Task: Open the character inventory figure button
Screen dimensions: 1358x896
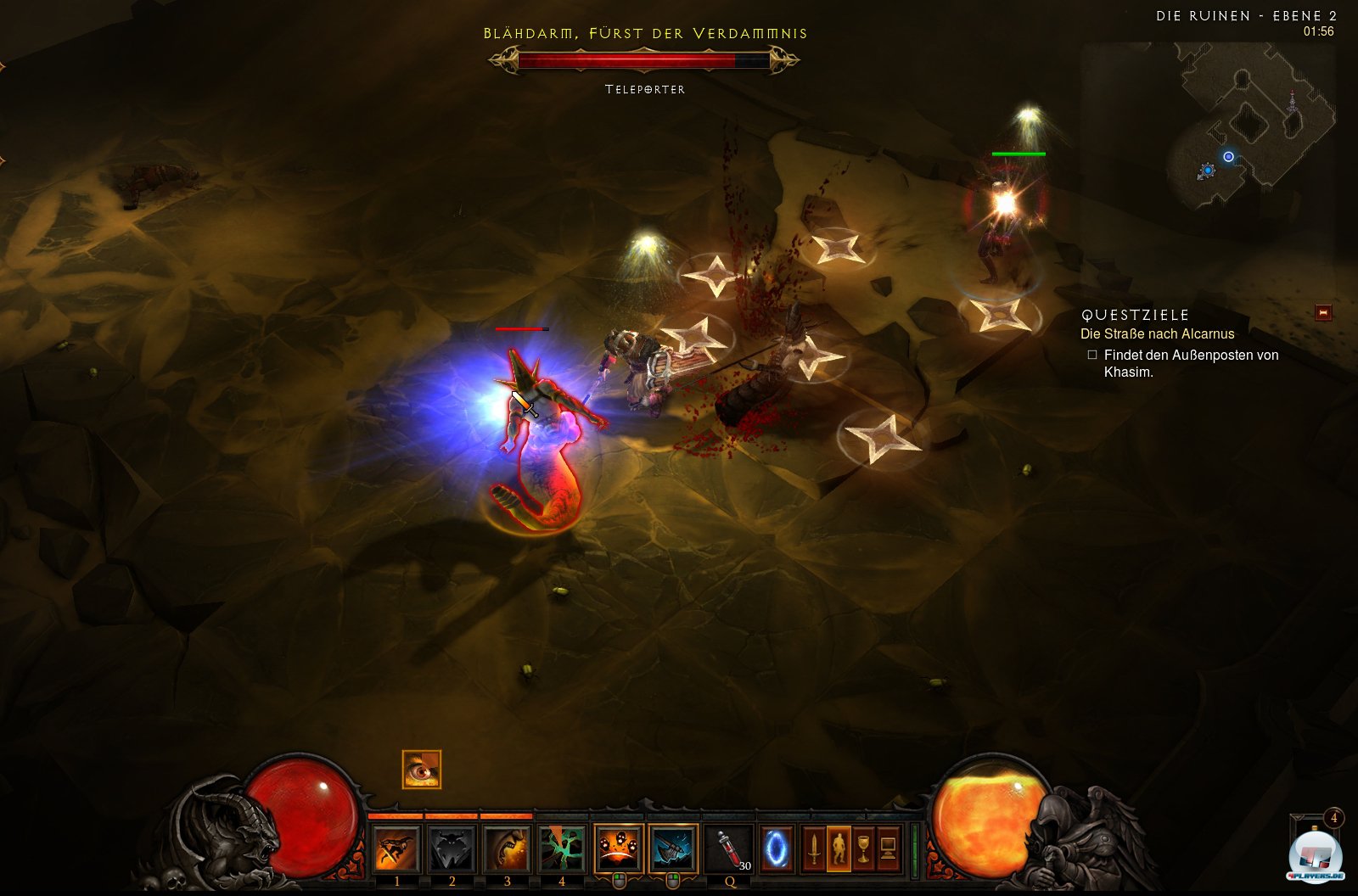Action: click(839, 848)
